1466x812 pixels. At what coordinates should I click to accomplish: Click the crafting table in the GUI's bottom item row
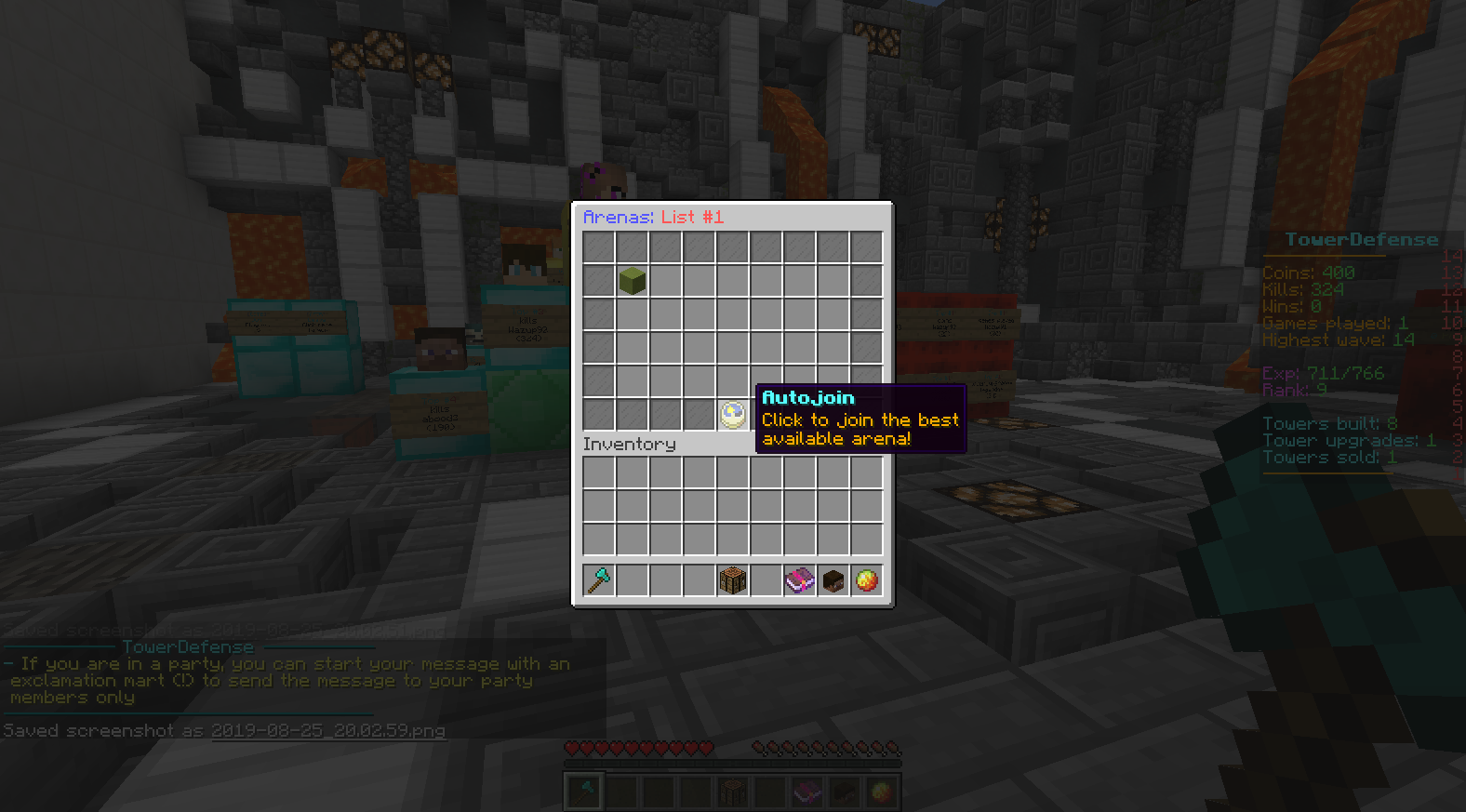(731, 579)
